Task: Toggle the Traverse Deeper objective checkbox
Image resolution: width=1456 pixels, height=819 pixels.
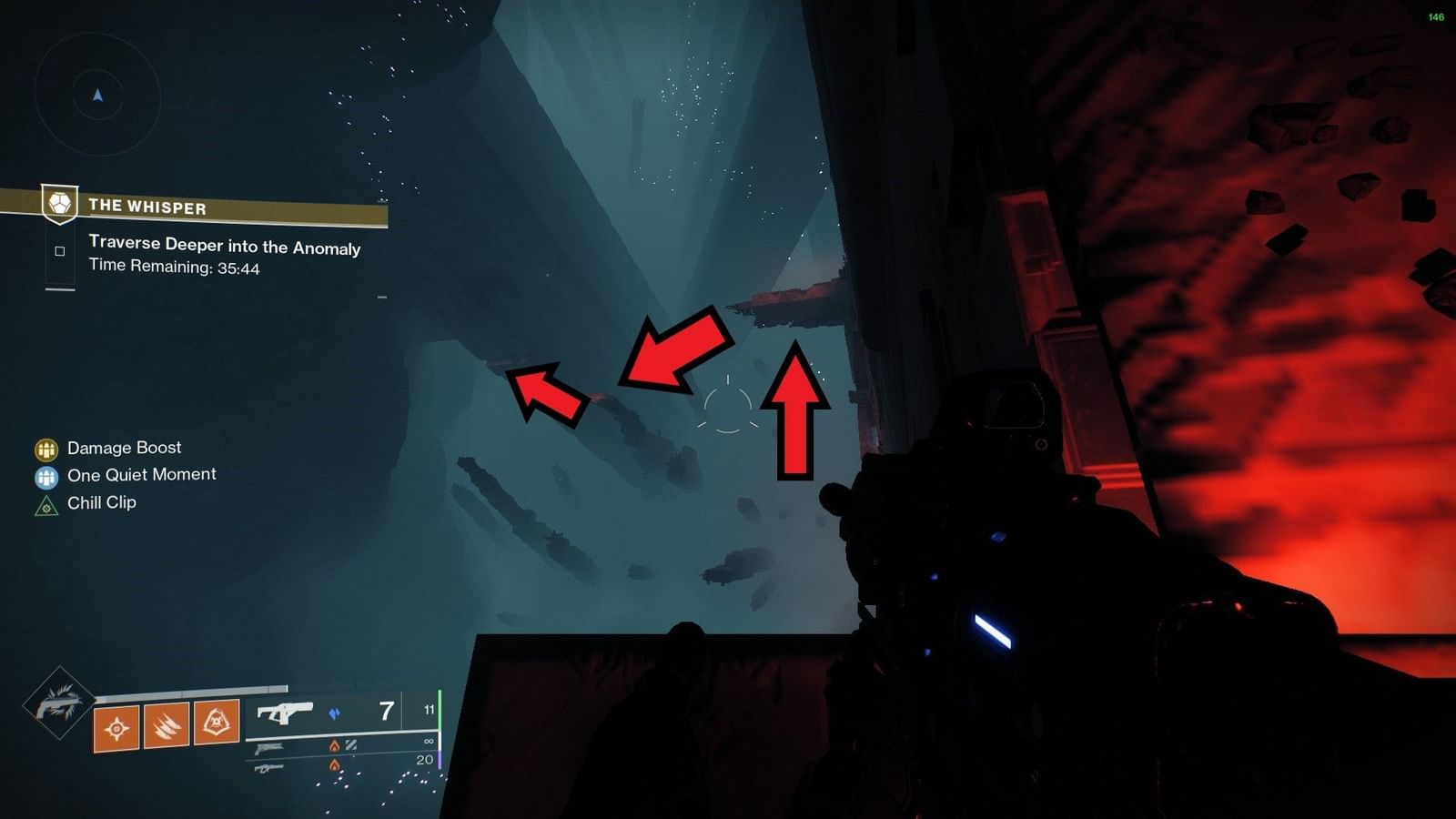Action: 60,248
